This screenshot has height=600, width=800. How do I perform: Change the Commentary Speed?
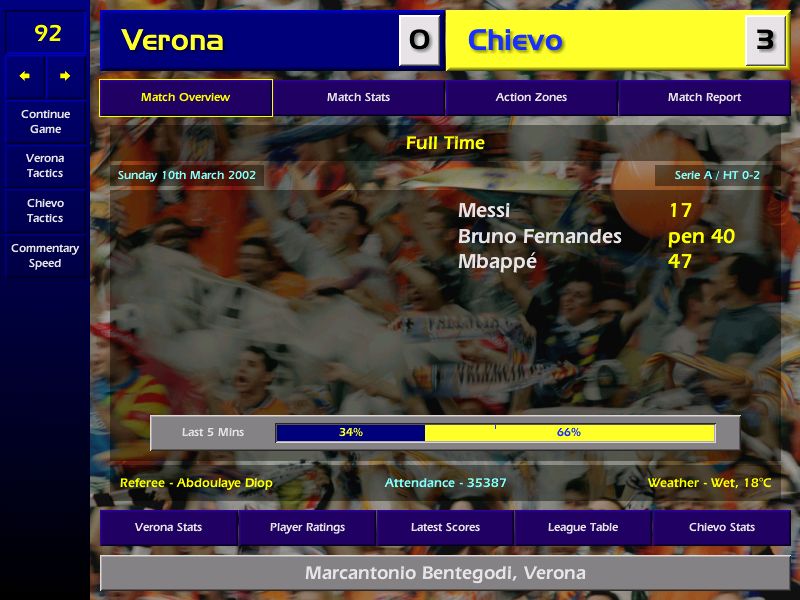(45, 255)
